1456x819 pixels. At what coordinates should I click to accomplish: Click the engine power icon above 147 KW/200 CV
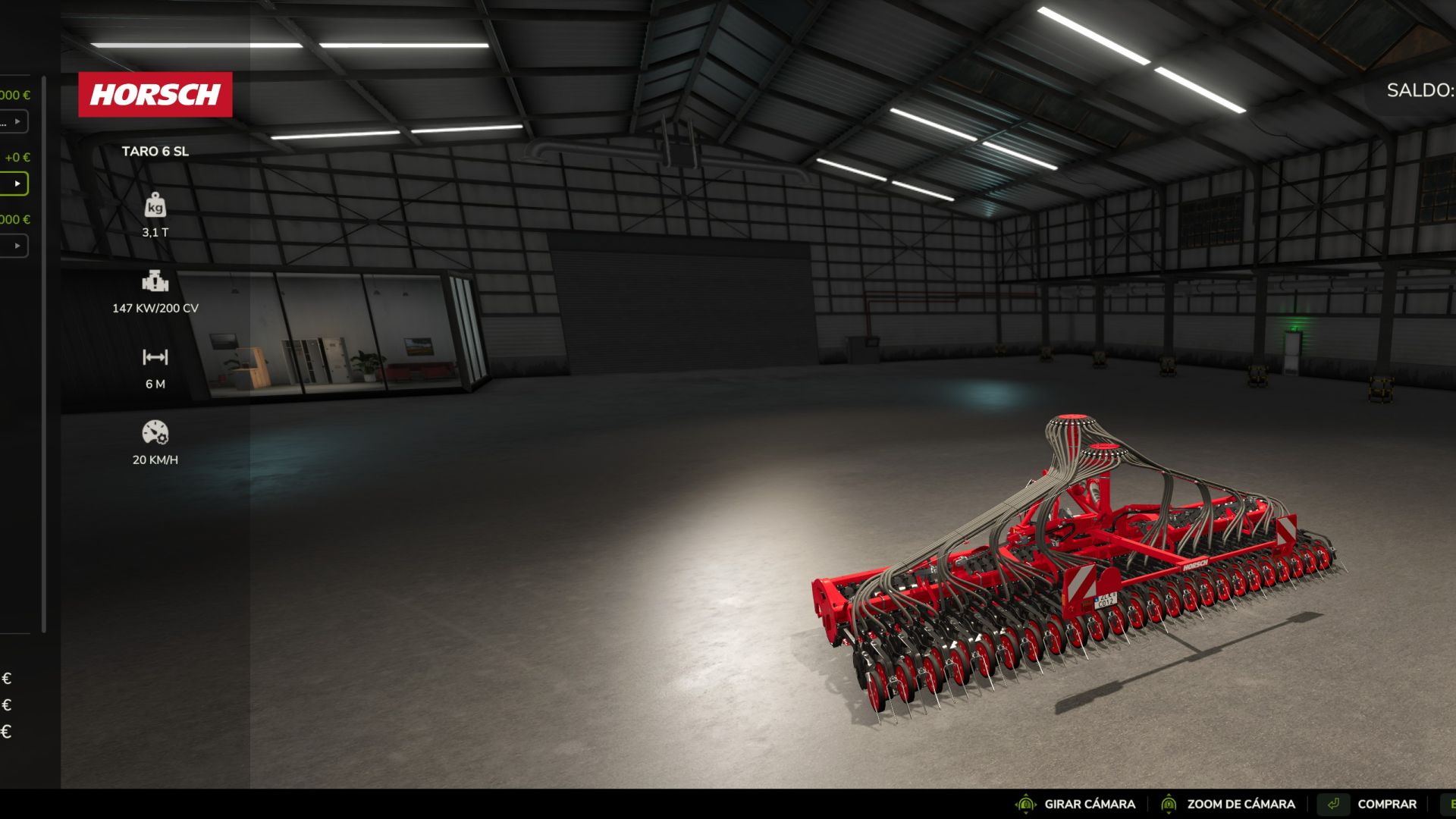pyautogui.click(x=155, y=283)
